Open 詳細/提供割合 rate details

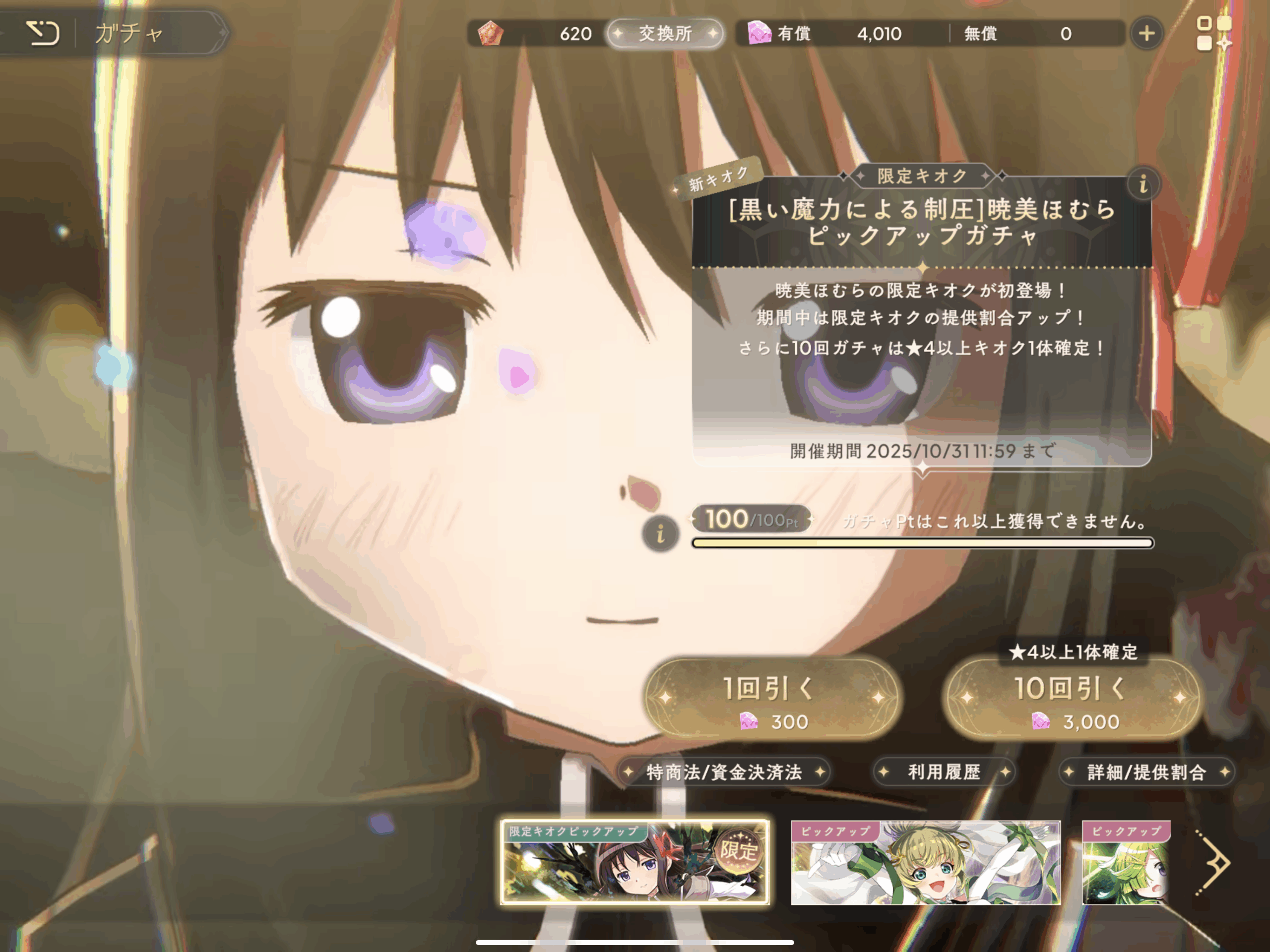[x=1146, y=772]
